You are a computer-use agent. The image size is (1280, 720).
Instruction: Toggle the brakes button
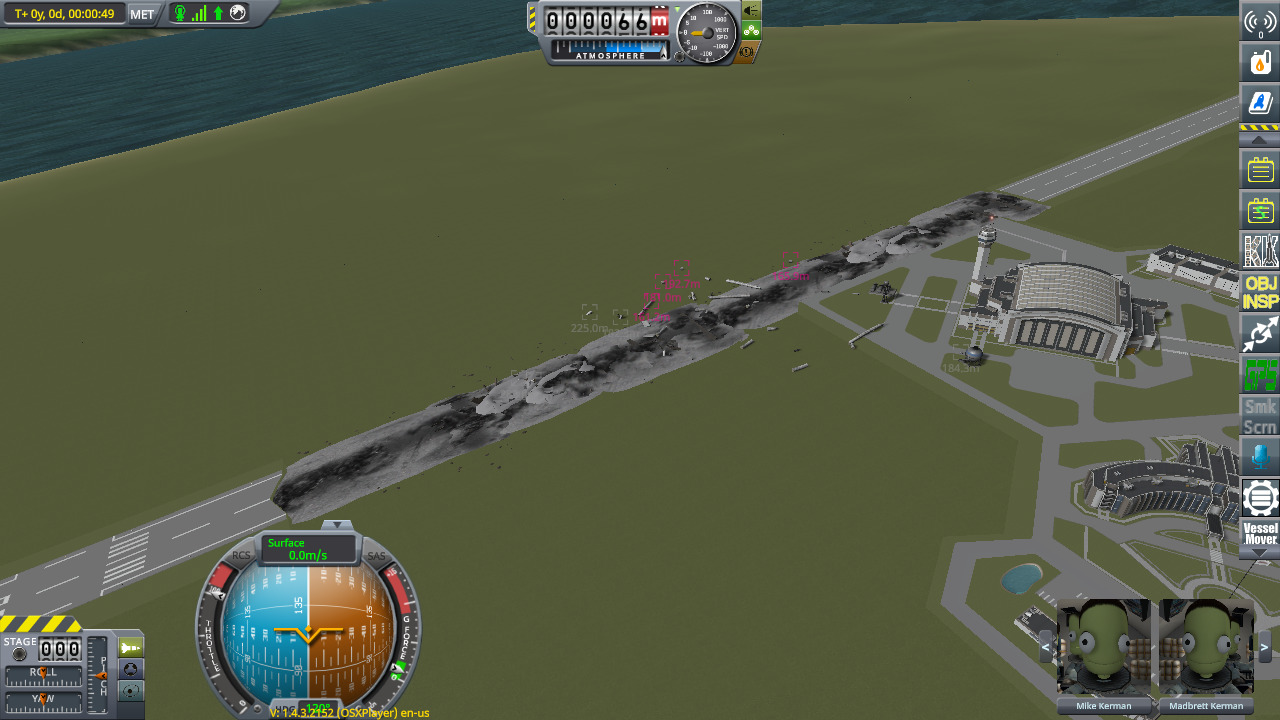click(748, 51)
